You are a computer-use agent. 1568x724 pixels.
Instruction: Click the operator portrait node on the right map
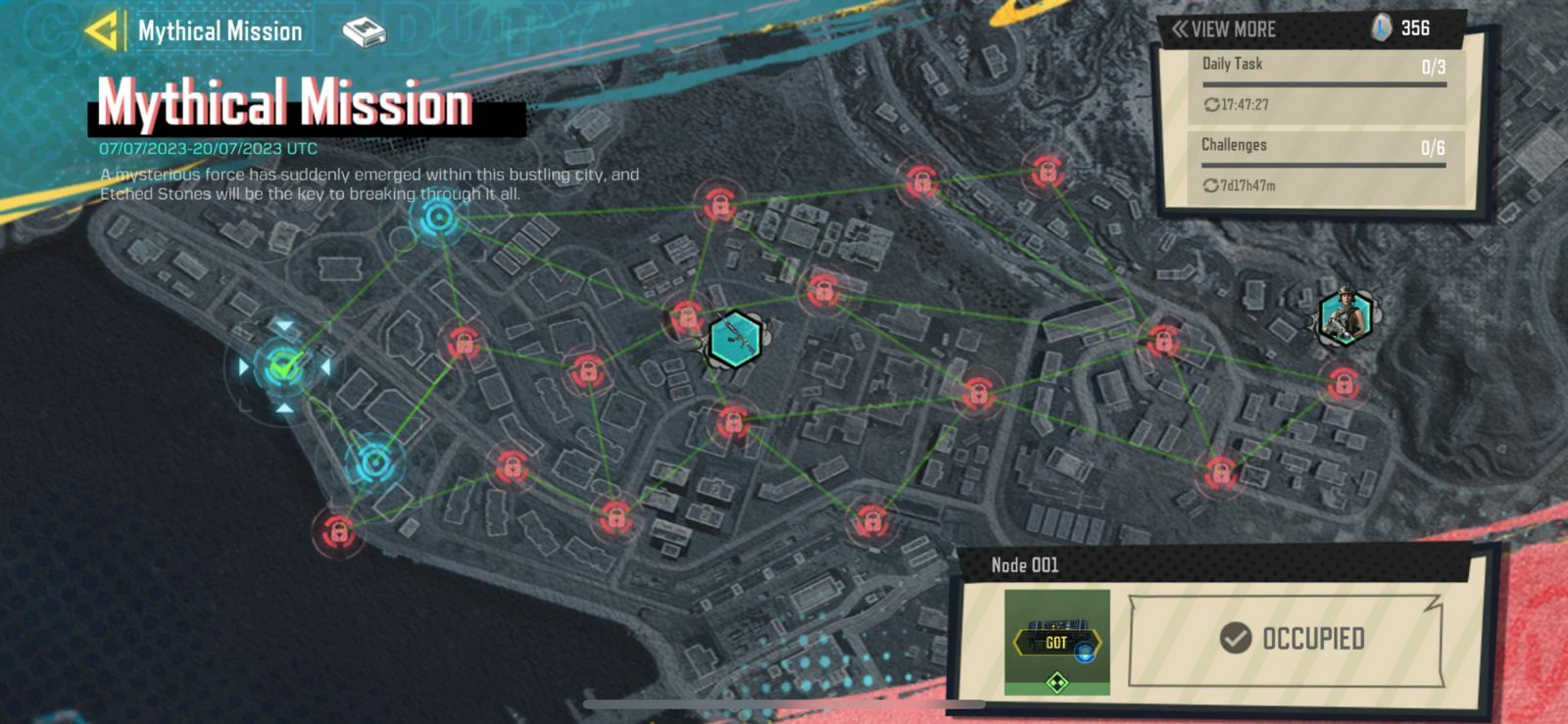click(1347, 318)
